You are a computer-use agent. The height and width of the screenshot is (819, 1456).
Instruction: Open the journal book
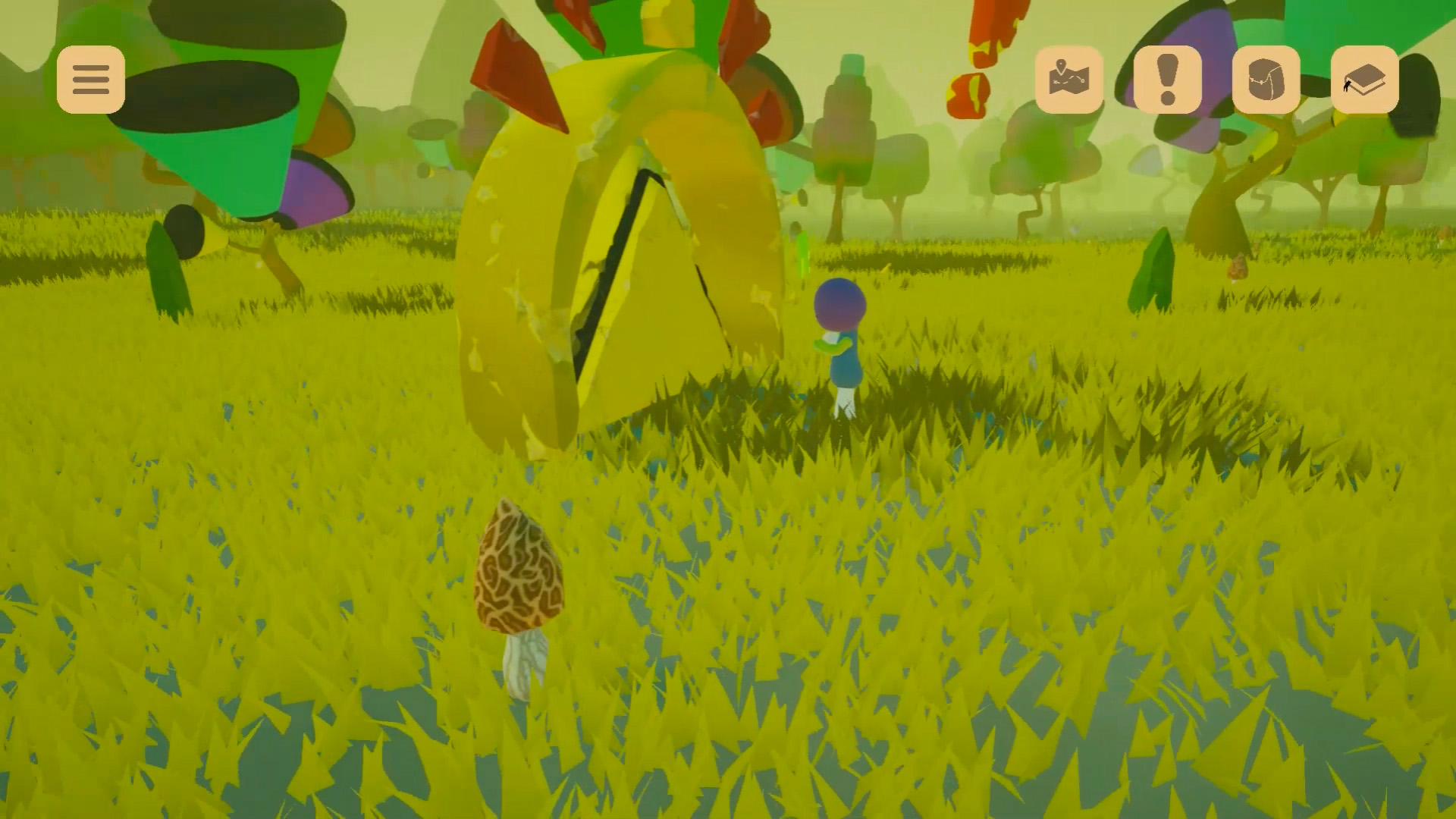click(1365, 80)
